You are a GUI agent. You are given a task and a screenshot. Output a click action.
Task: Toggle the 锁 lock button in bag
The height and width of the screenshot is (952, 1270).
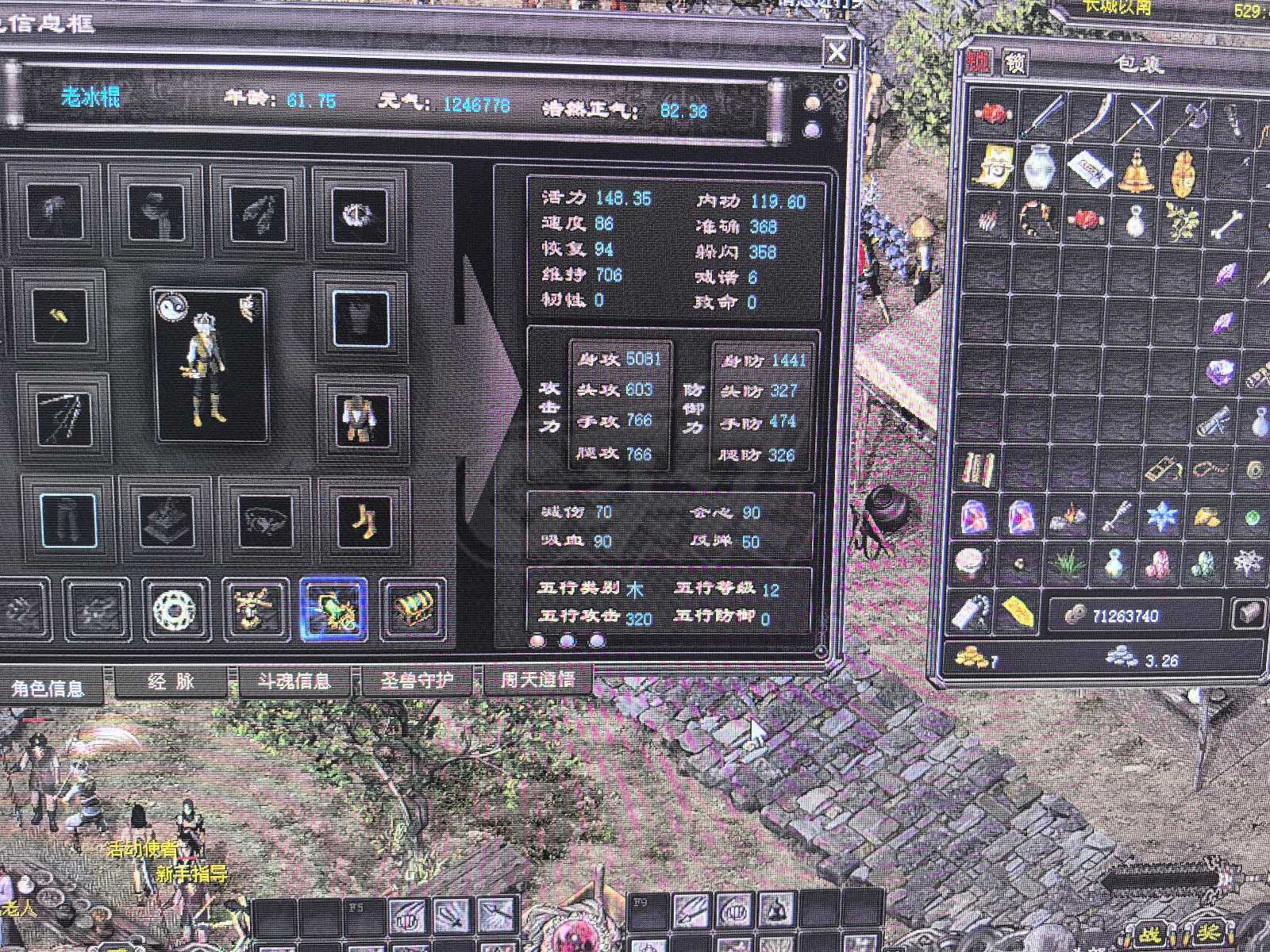1015,62
